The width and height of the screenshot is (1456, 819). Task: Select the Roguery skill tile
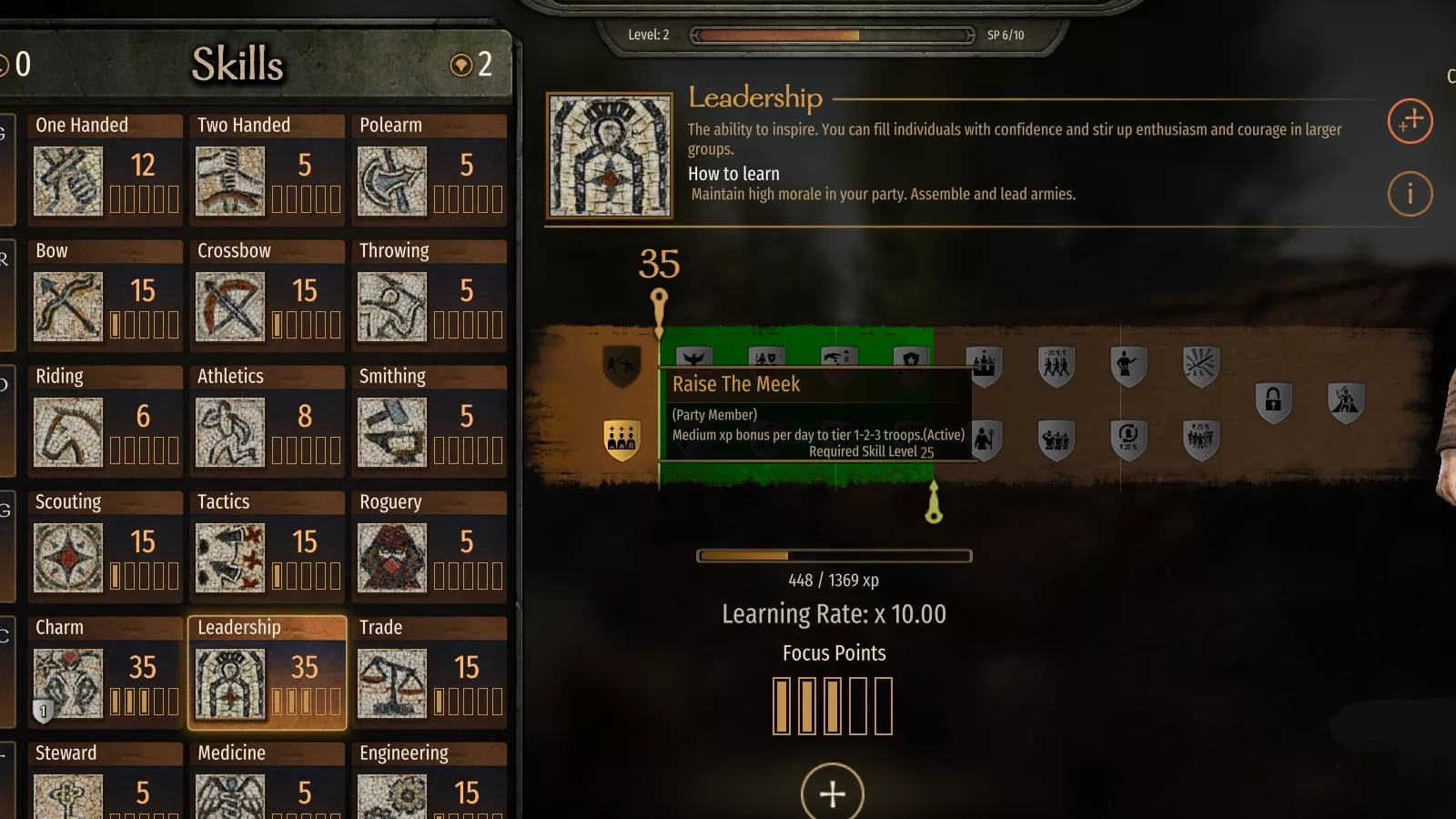coord(430,546)
